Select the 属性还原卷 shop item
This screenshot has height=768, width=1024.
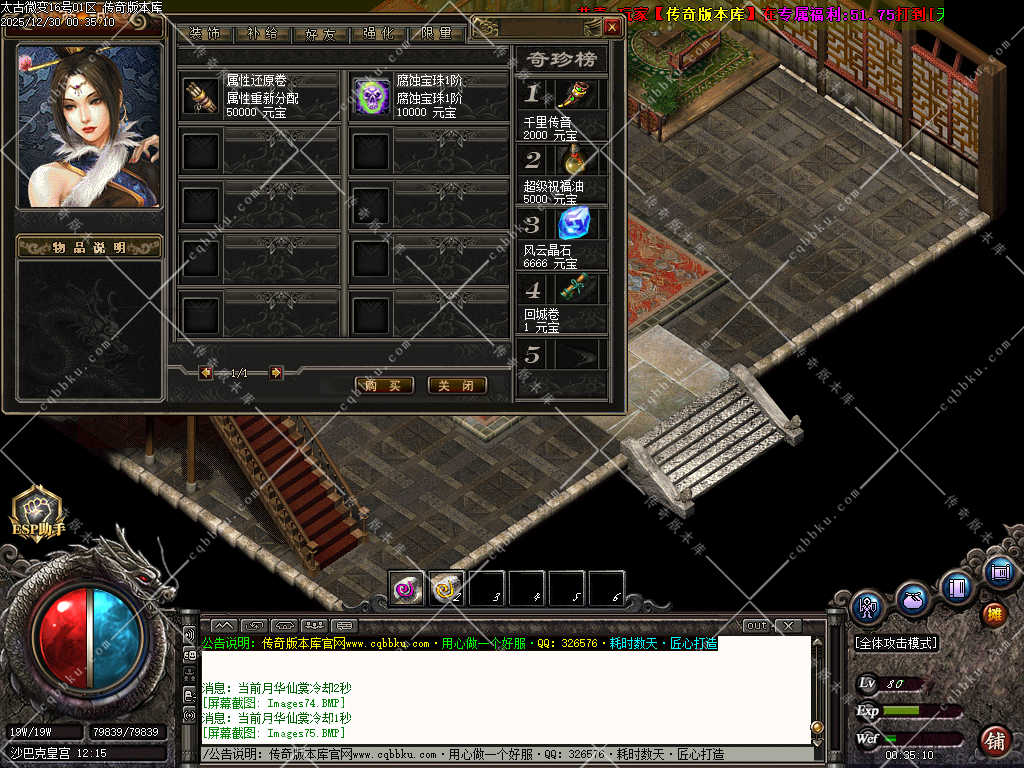pyautogui.click(x=201, y=97)
